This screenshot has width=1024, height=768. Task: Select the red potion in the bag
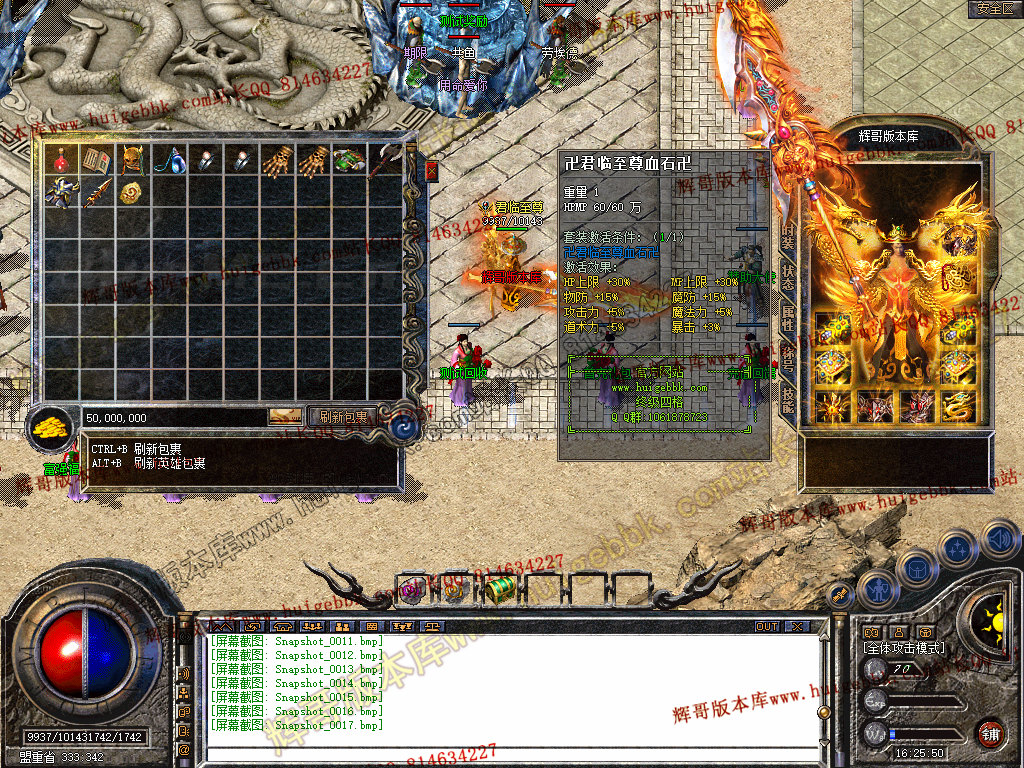(x=62, y=160)
